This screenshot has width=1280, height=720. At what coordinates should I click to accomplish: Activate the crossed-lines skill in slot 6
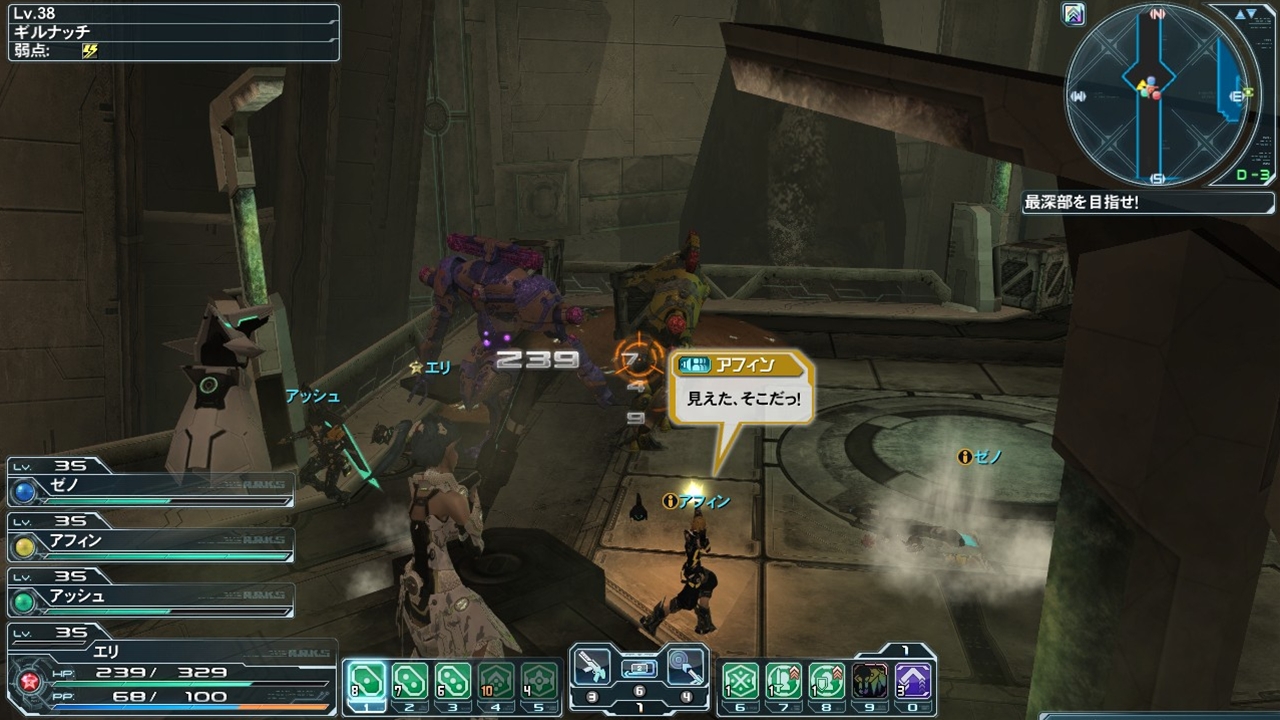741,681
